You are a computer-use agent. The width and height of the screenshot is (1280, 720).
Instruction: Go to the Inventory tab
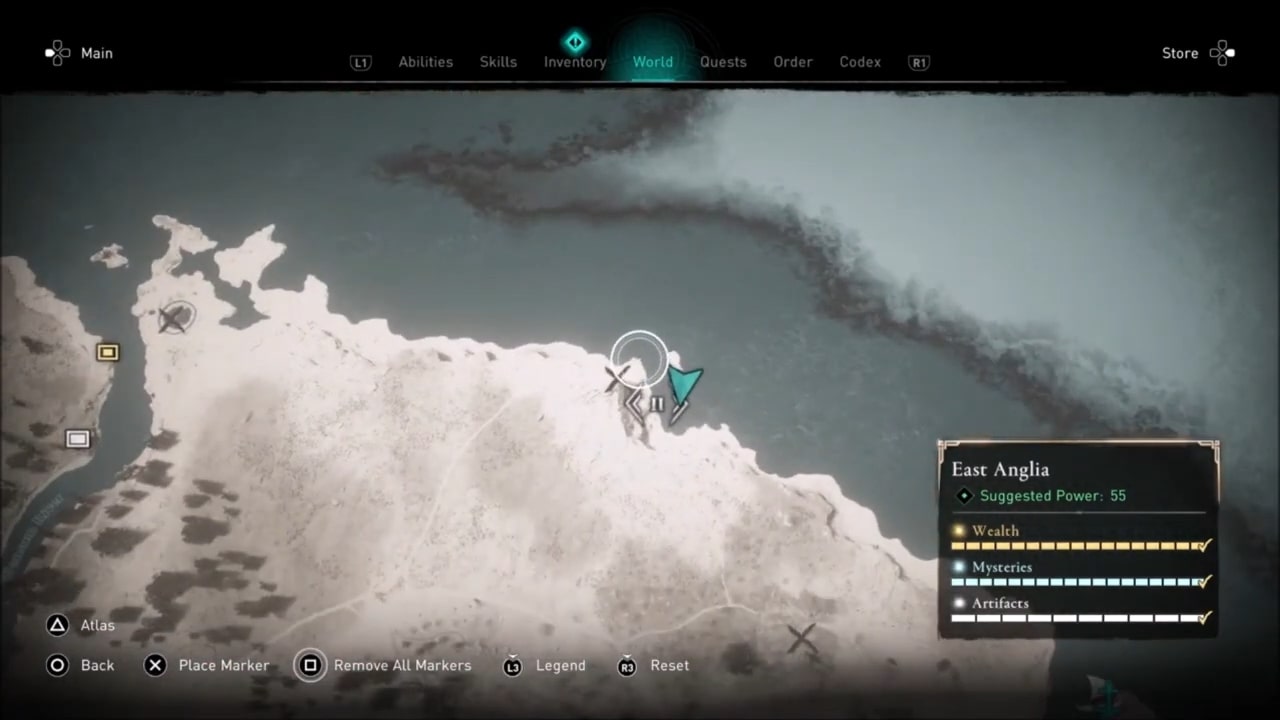pos(575,62)
